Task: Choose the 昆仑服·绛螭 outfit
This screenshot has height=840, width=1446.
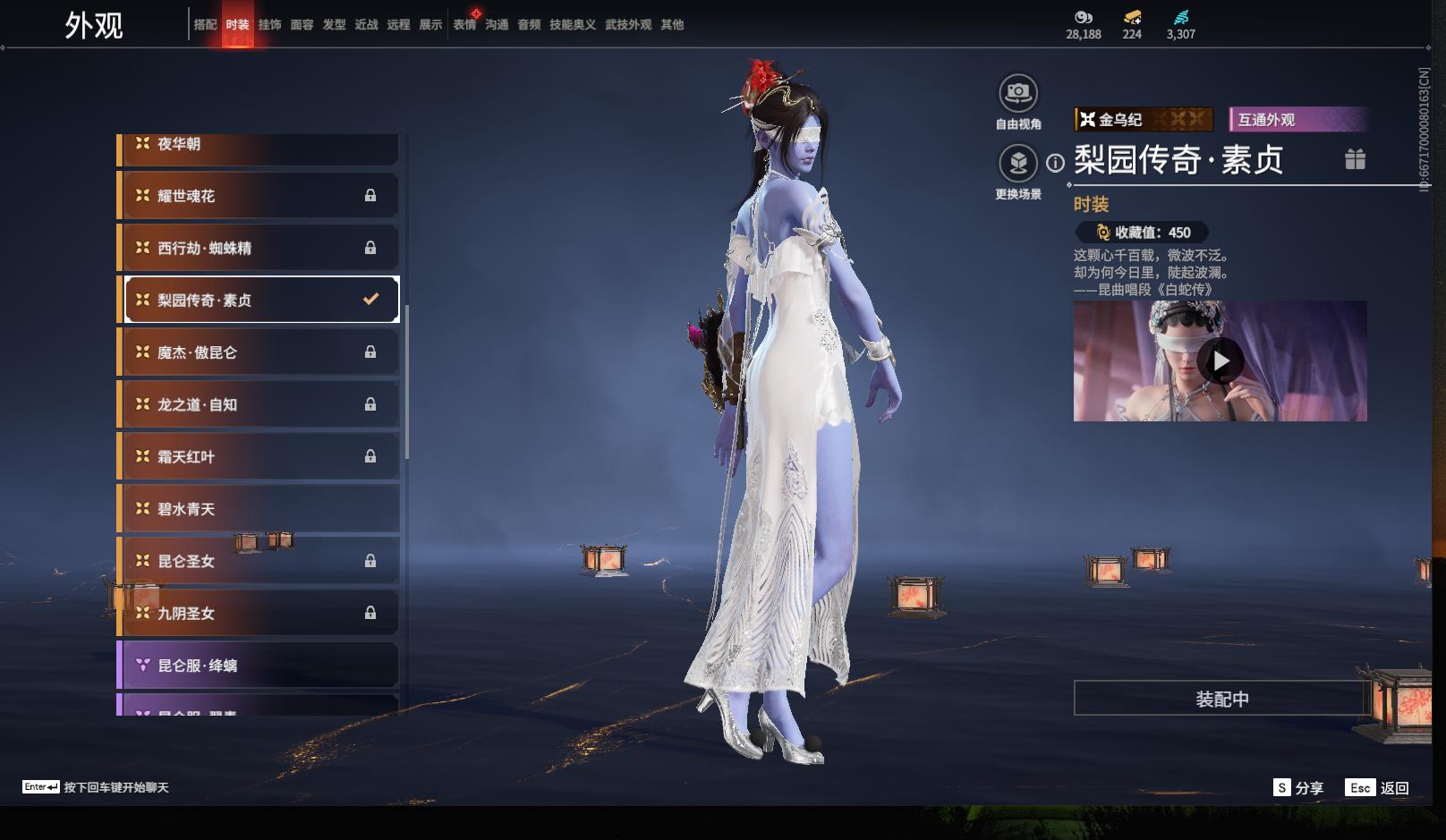Action: pyautogui.click(x=258, y=666)
